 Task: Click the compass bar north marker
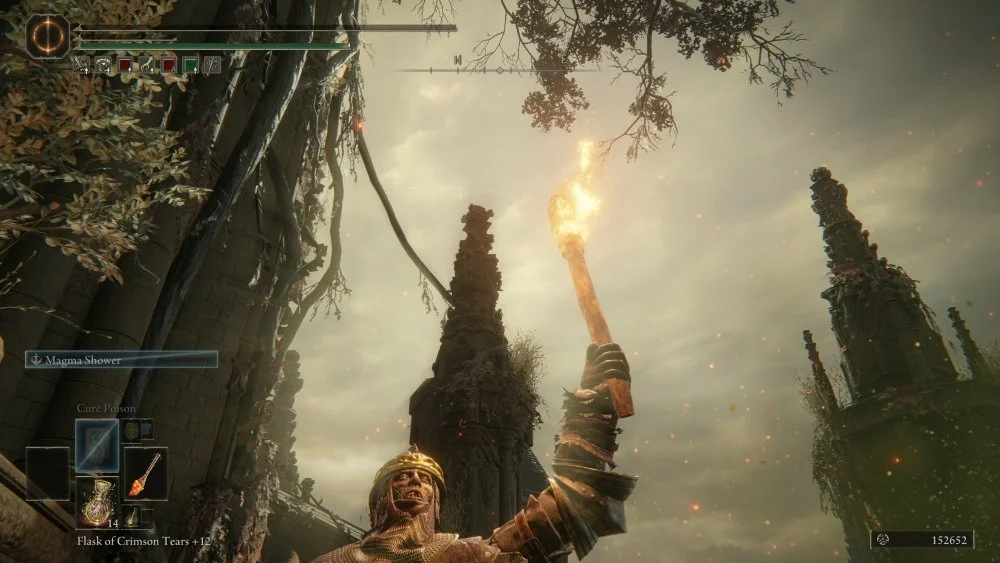pyautogui.click(x=457, y=60)
